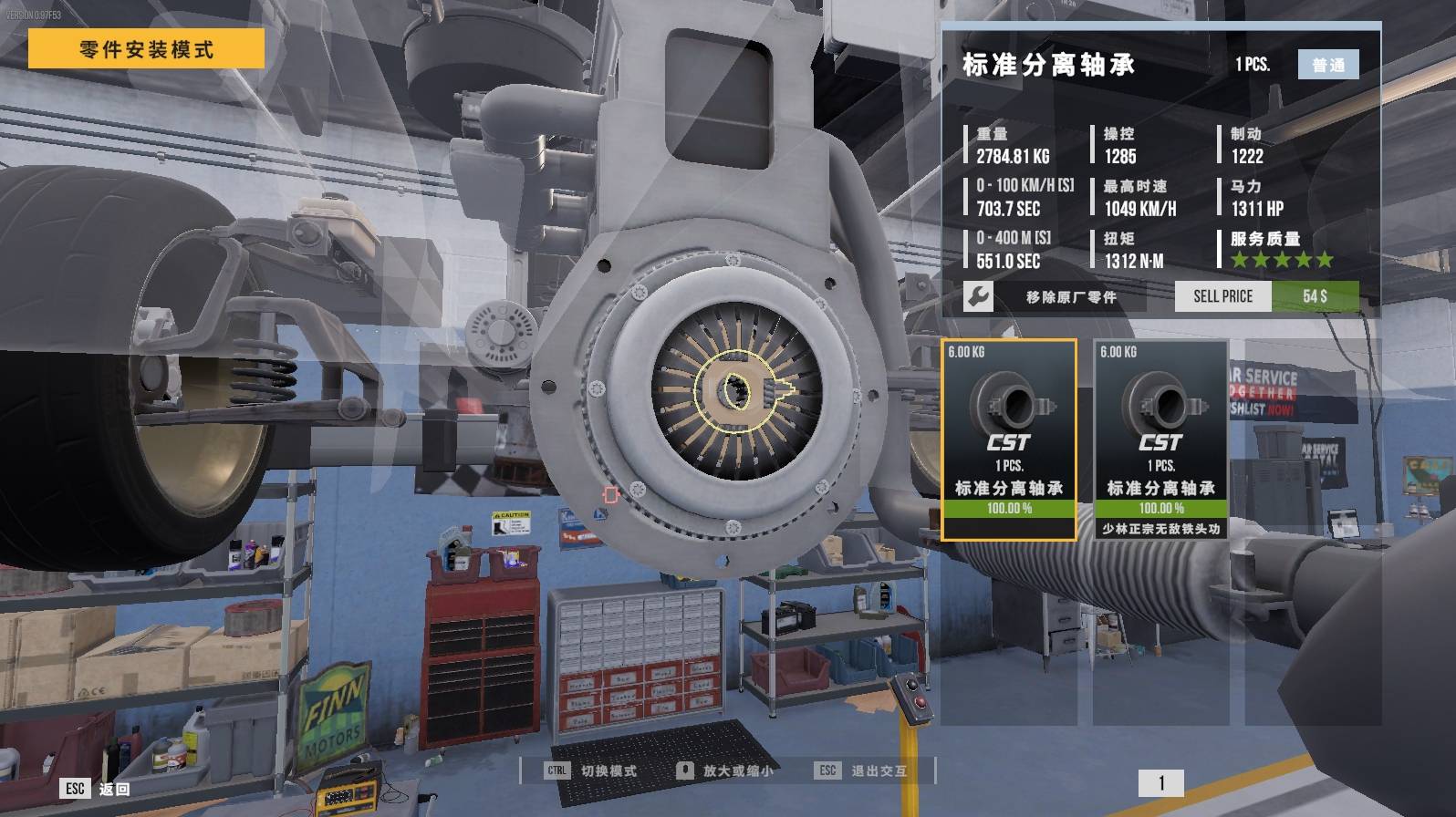Choose the bearing card labeled 少林正宗无敌铁头功

click(1160, 440)
